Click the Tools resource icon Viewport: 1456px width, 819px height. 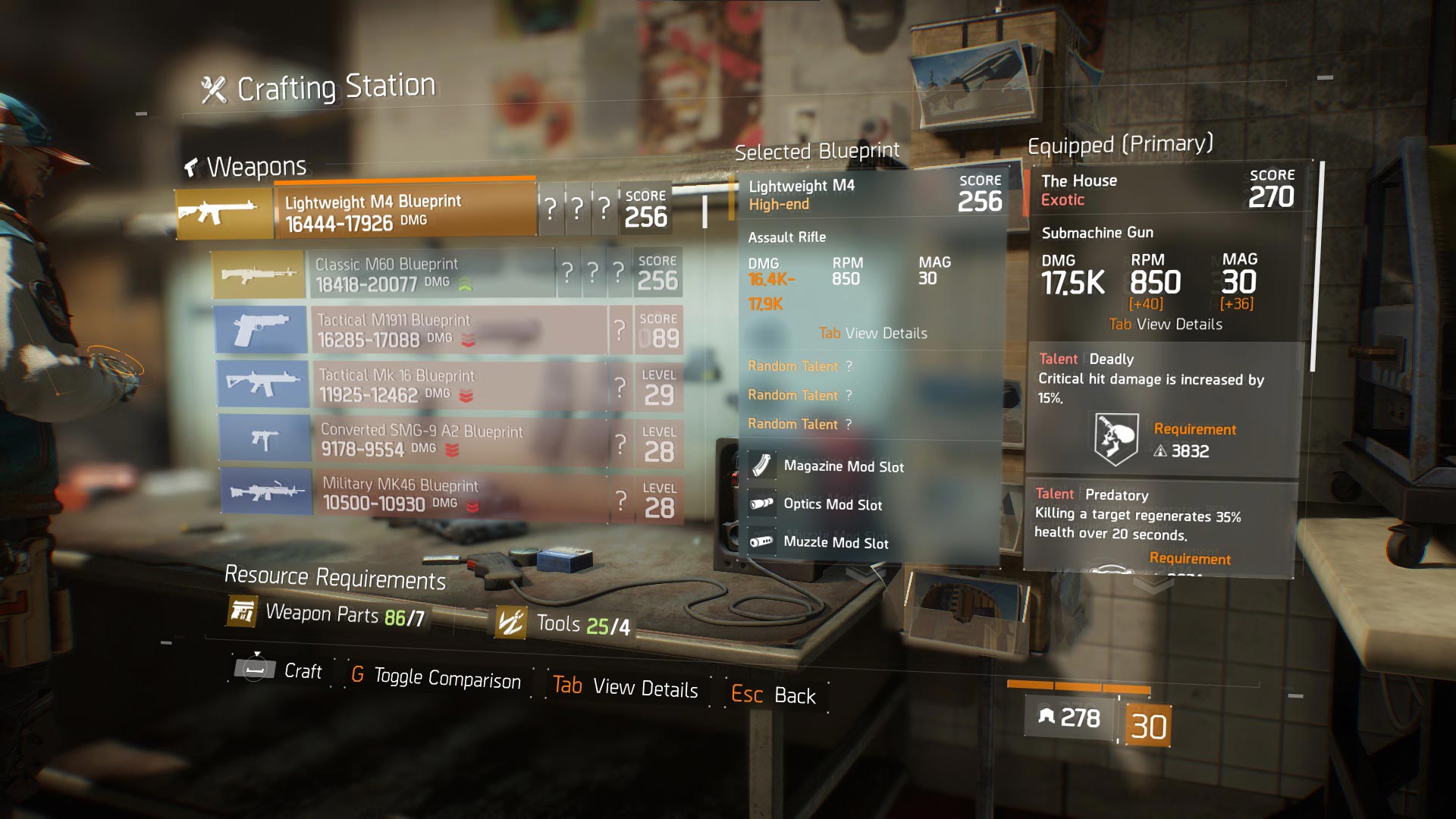(511, 623)
